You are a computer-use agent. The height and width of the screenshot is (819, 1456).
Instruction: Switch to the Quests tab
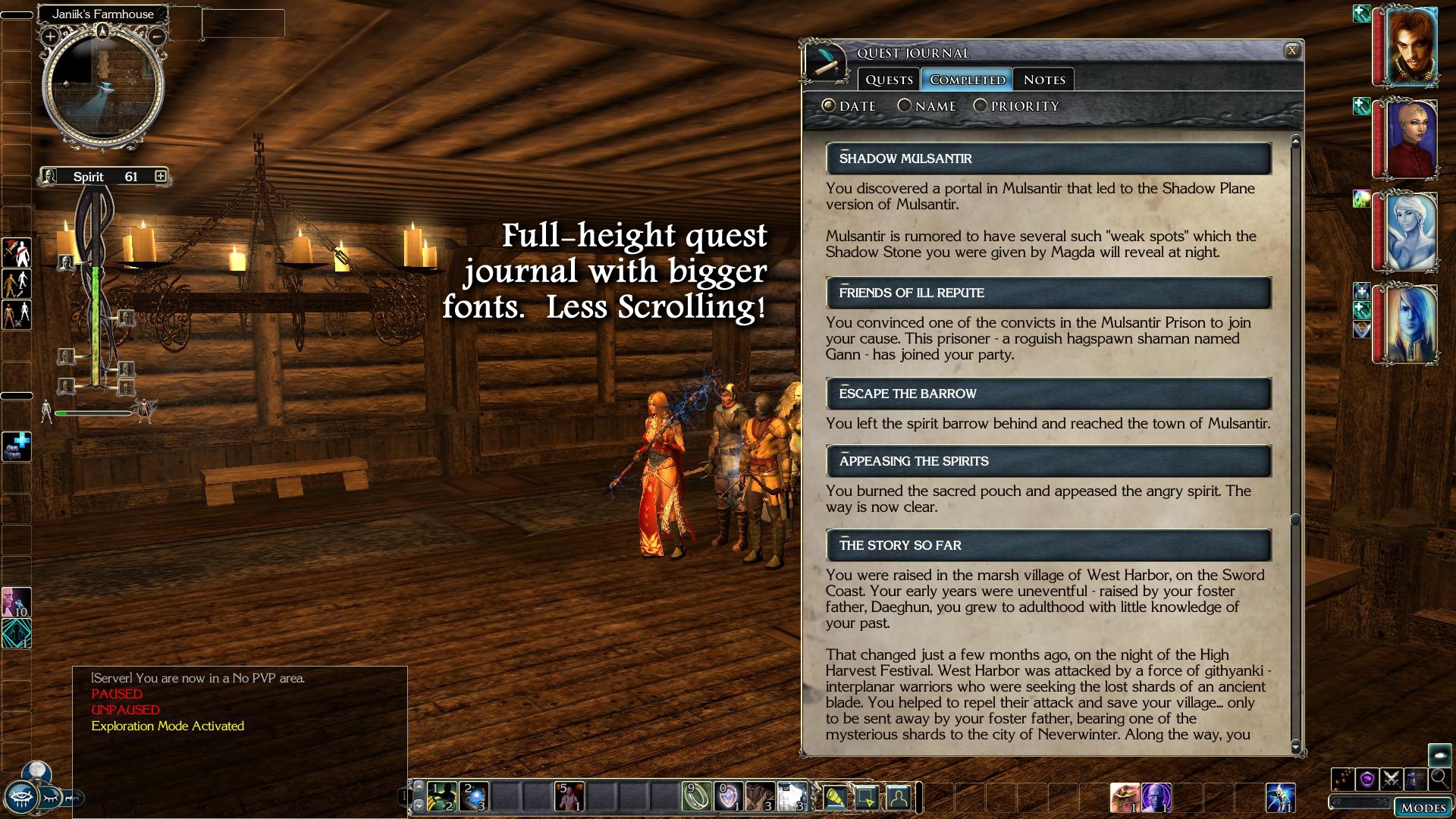tap(889, 80)
